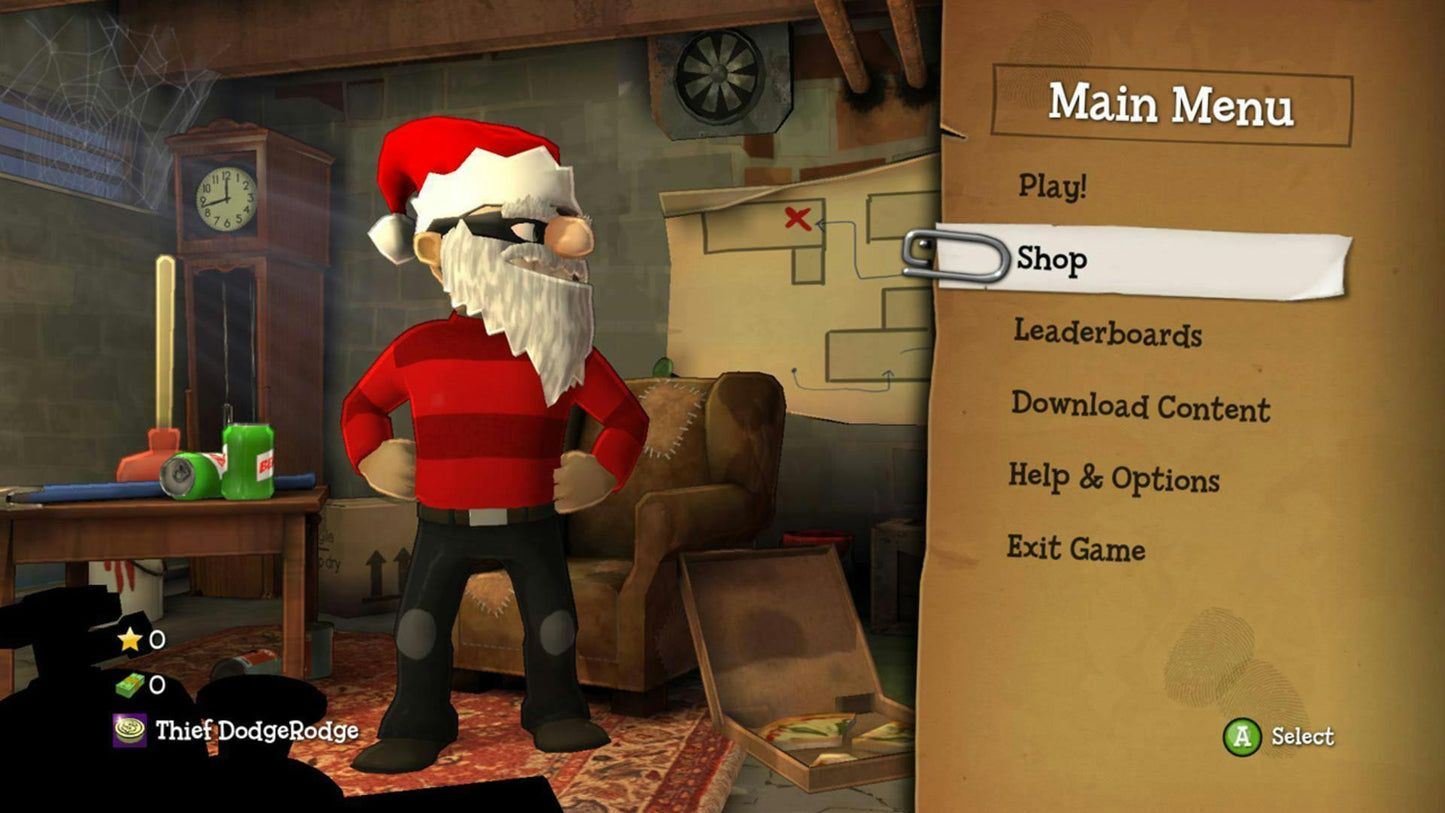Viewport: 1445px width, 813px height.
Task: Click the green A Select button icon
Action: pos(1244,737)
